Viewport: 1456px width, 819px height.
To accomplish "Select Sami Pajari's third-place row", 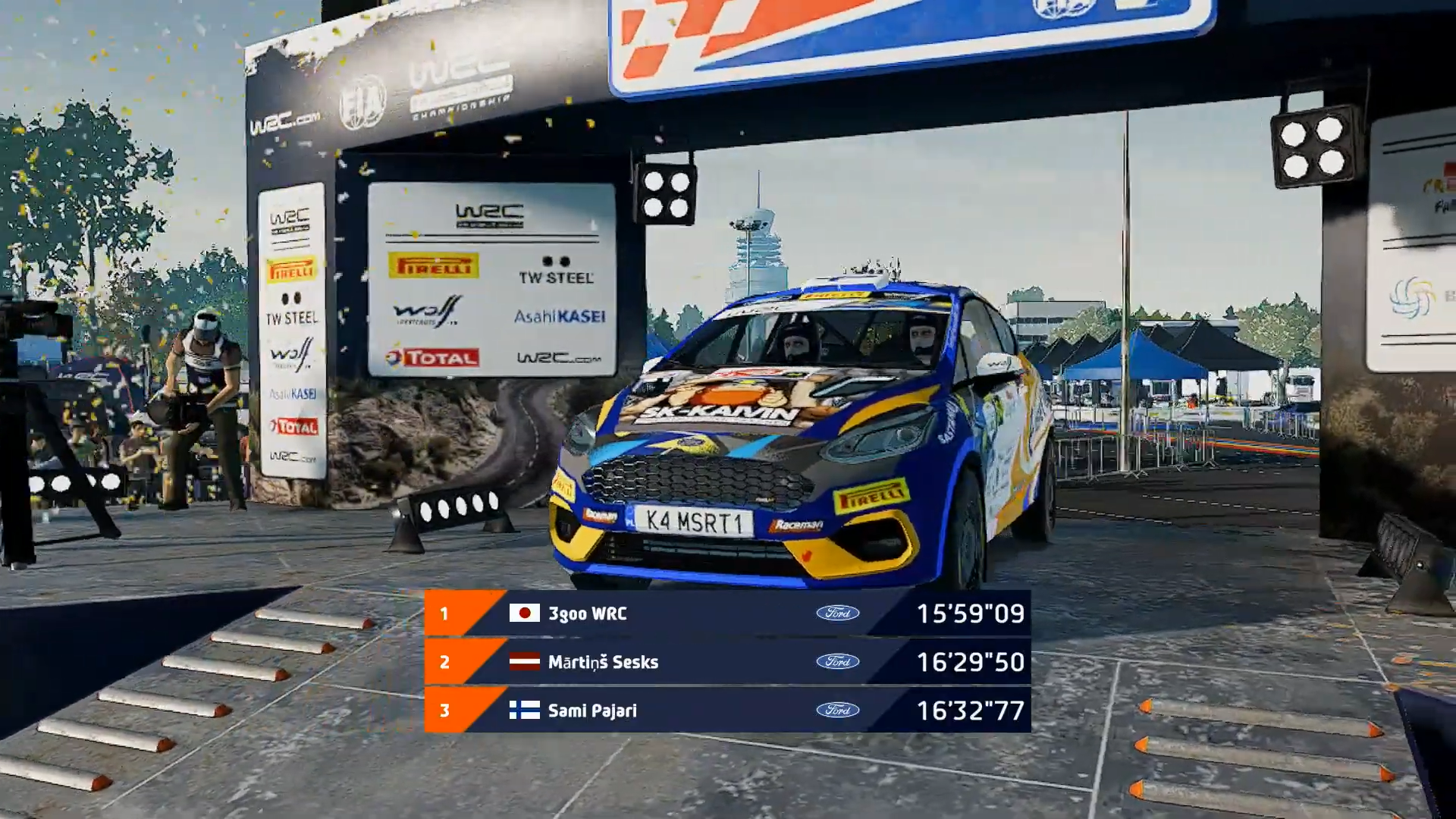I will [726, 711].
